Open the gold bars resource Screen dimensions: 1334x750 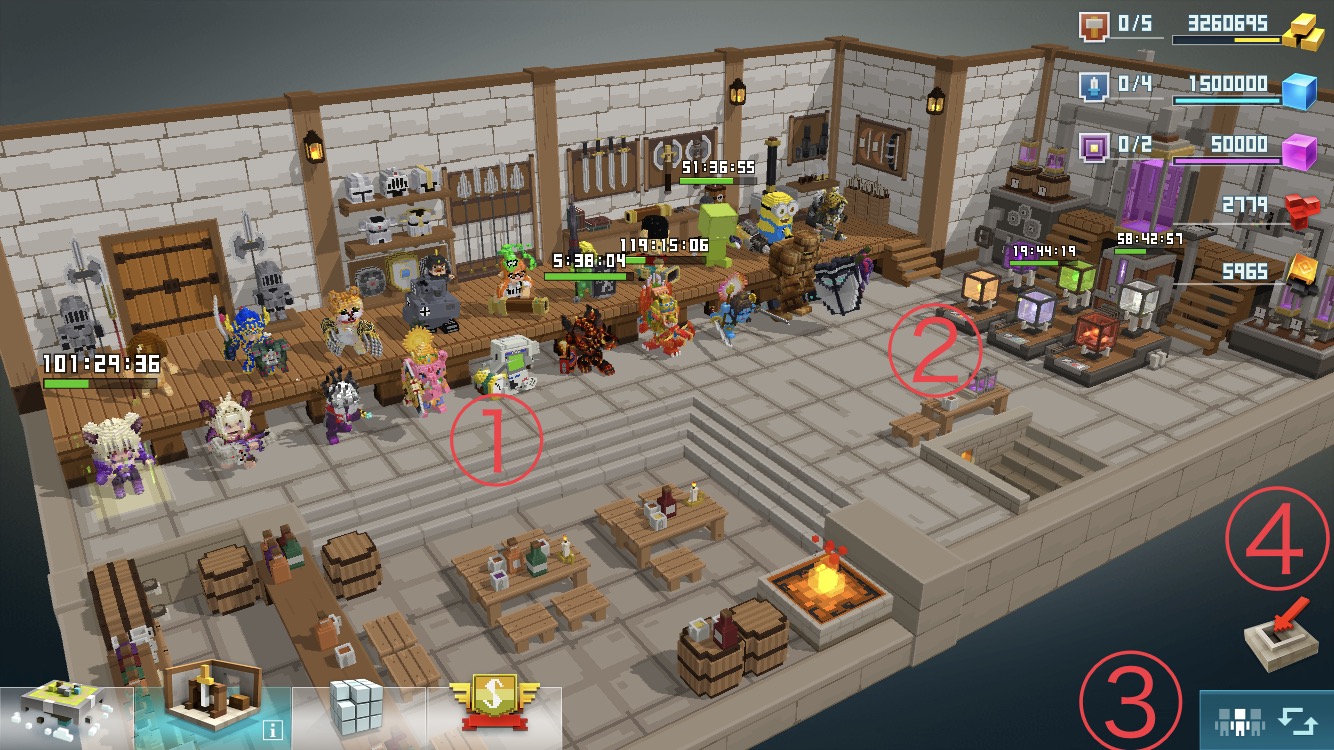(1303, 32)
